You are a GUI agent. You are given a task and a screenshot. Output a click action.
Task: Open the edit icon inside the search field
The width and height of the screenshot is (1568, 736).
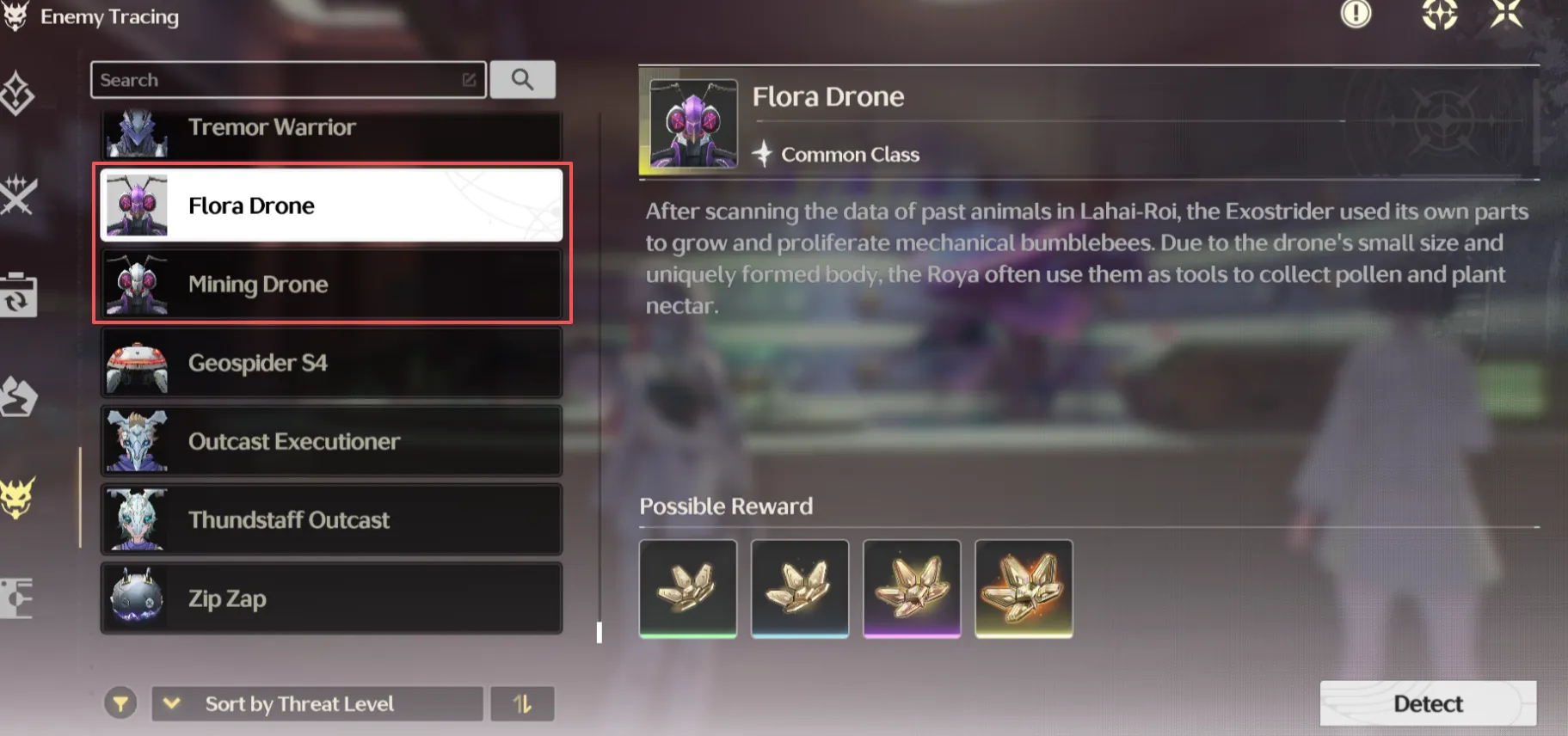467,79
